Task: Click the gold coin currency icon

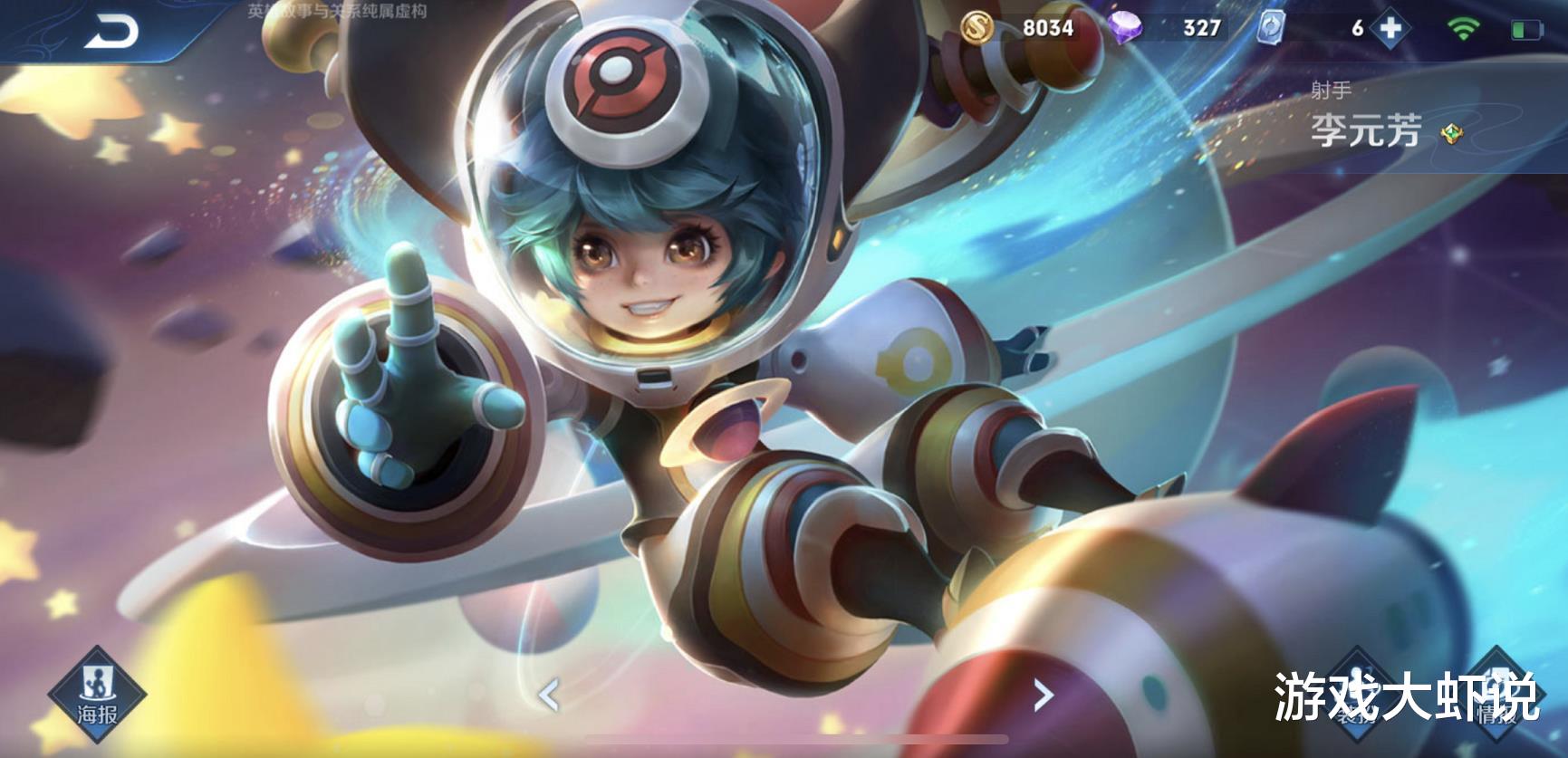Action: tap(976, 28)
